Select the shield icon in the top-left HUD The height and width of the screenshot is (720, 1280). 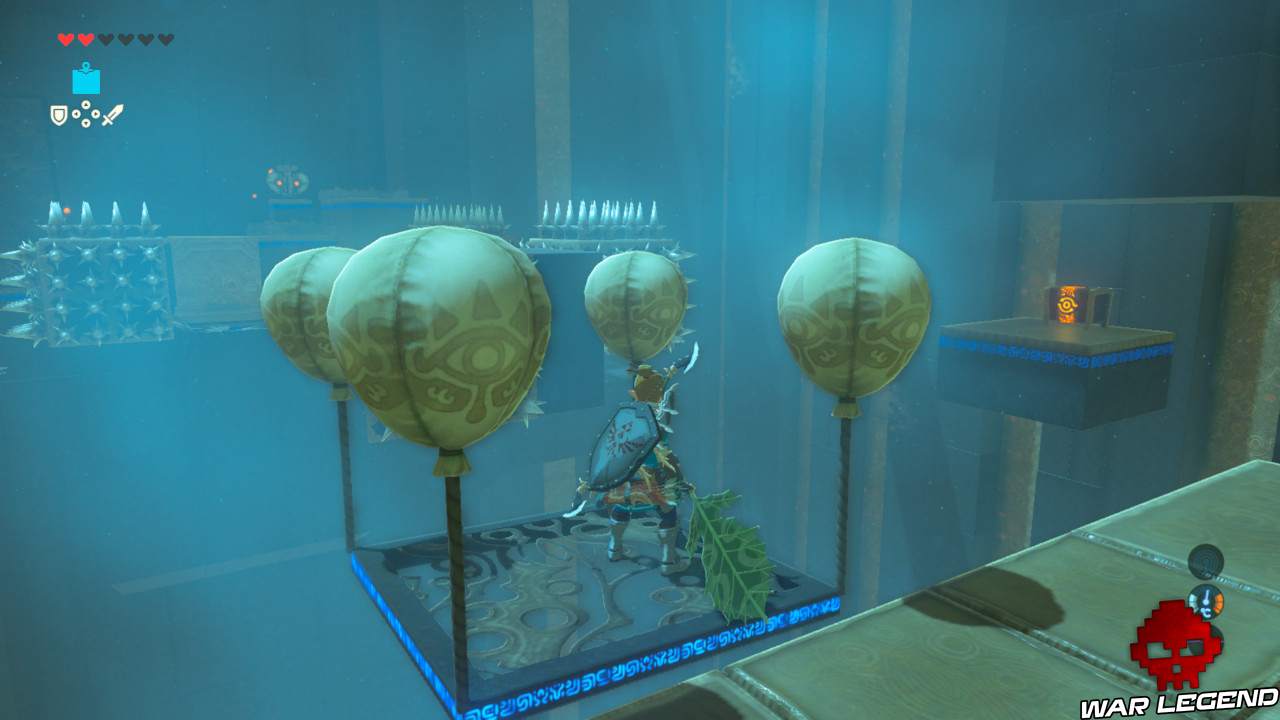(x=58, y=114)
